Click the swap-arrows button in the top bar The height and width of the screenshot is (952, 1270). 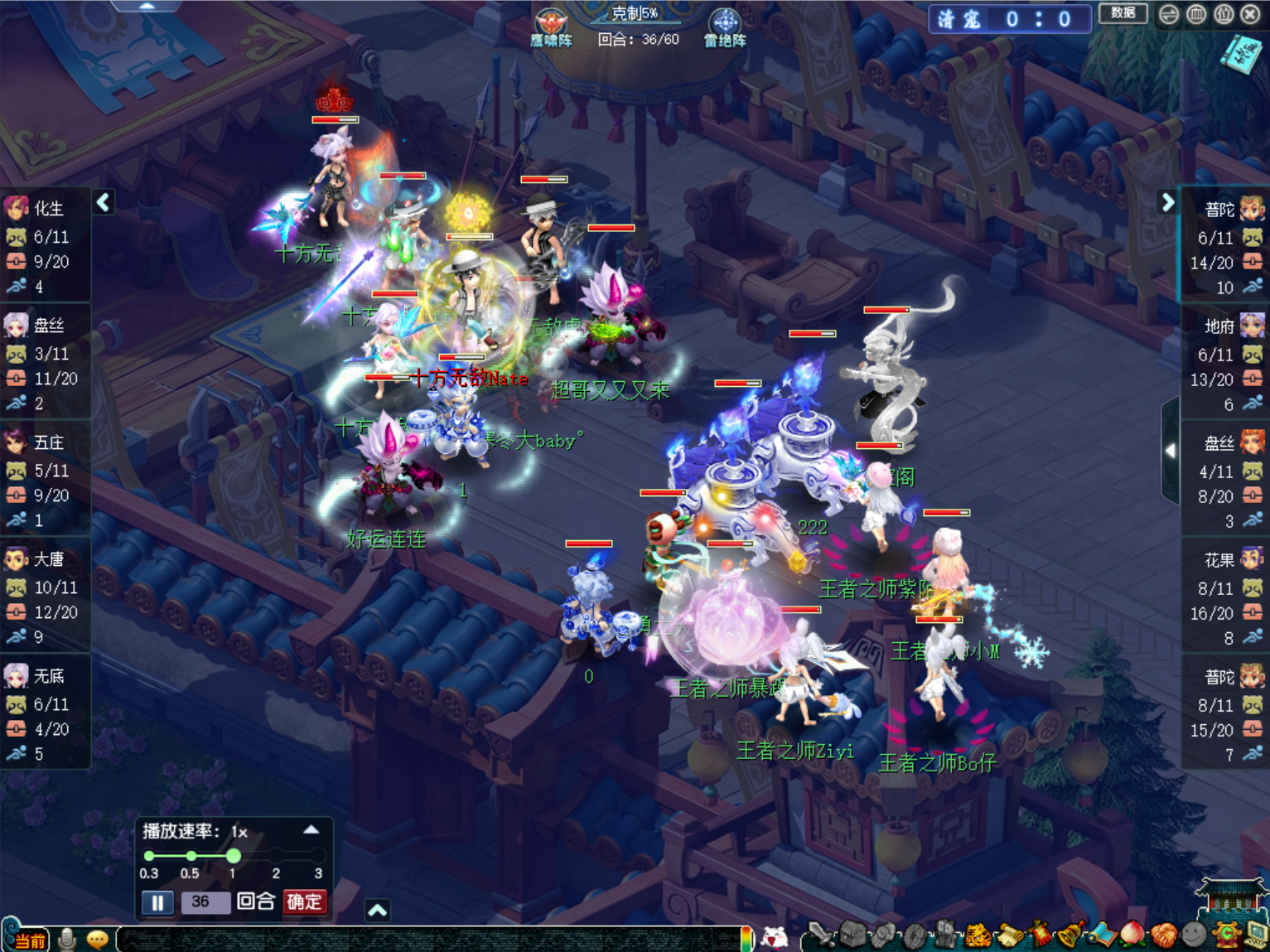coord(1169,14)
